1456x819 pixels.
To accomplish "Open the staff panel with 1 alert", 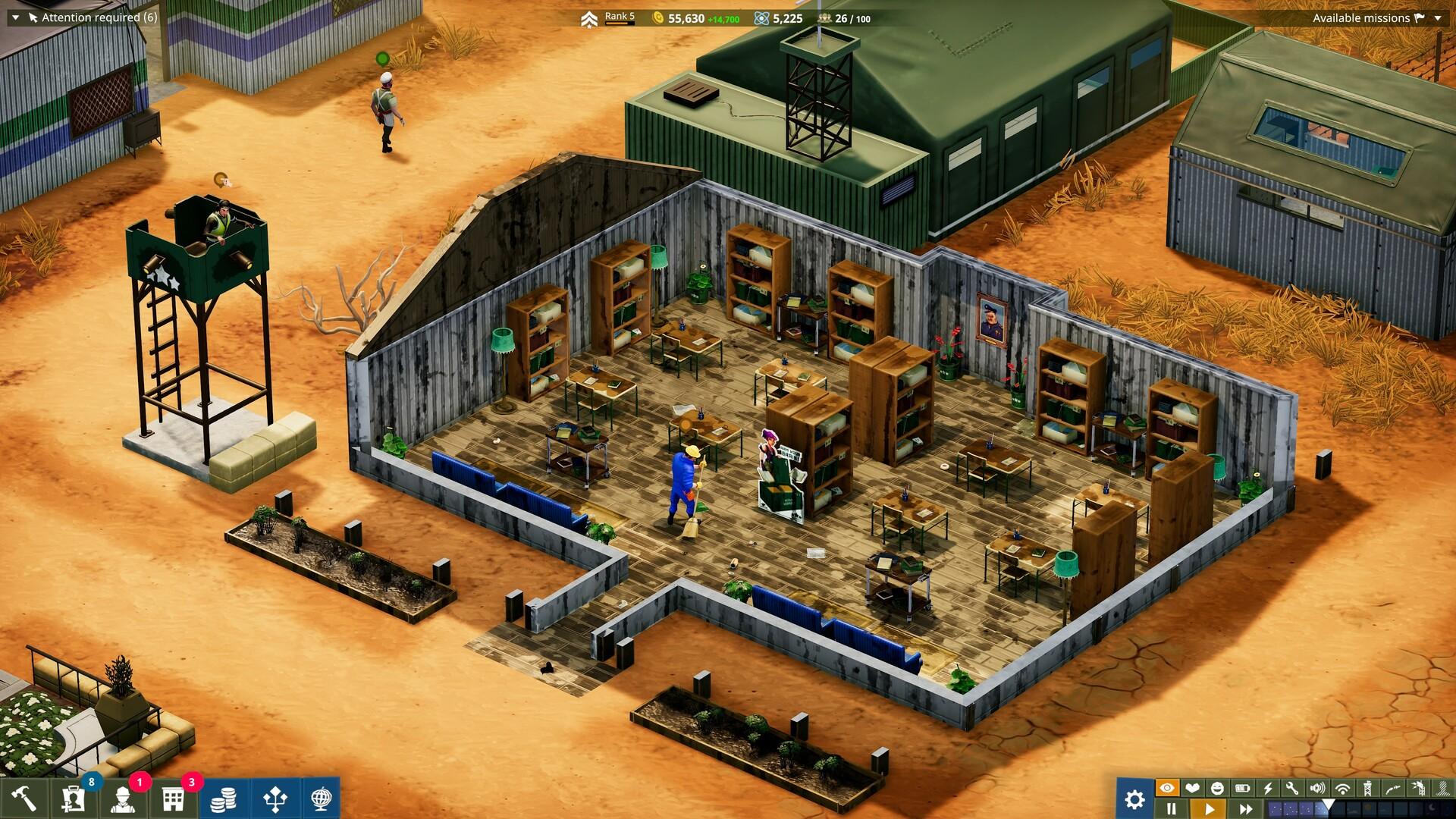I will click(x=123, y=801).
